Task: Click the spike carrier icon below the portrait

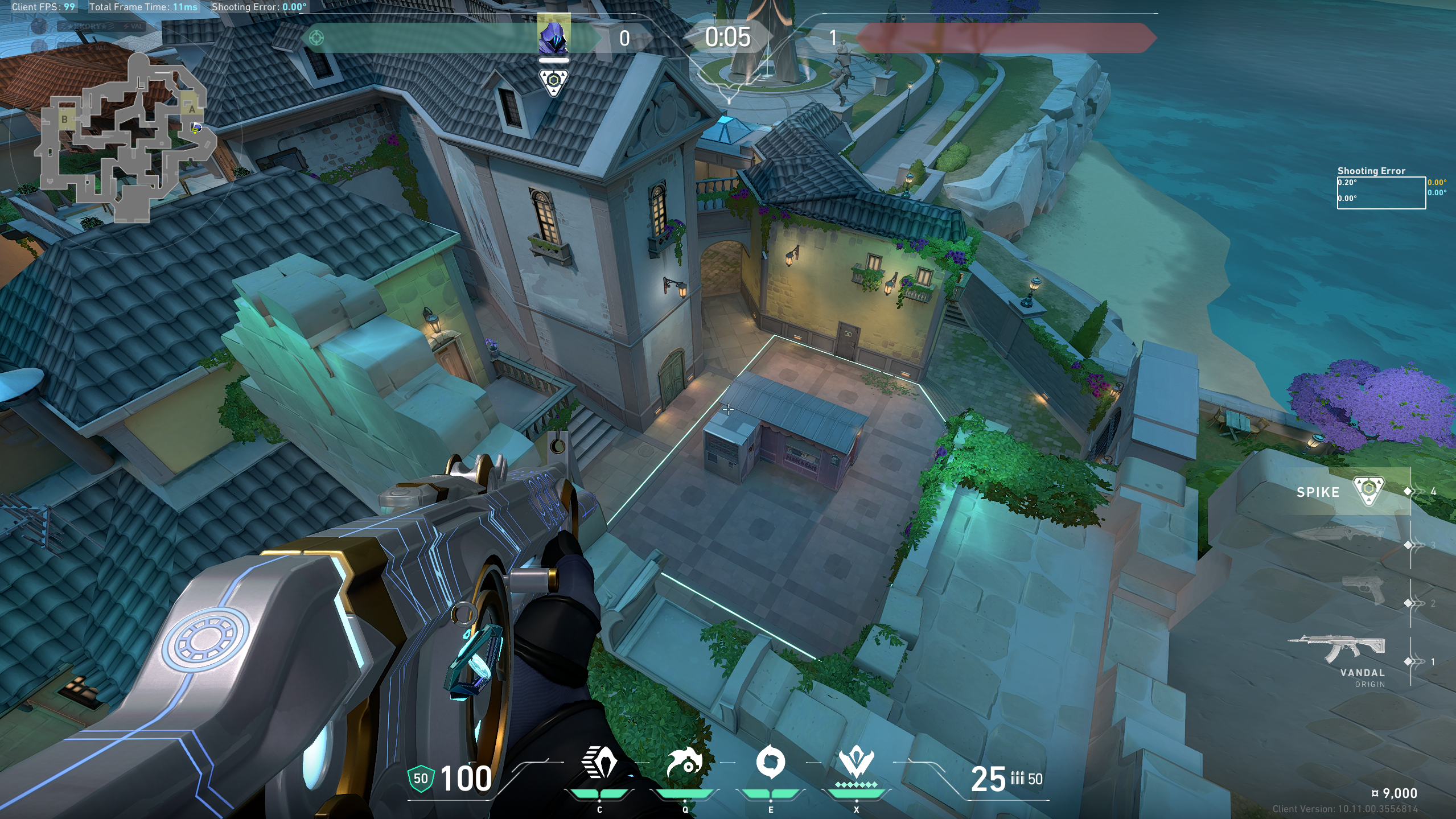Action: (553, 81)
